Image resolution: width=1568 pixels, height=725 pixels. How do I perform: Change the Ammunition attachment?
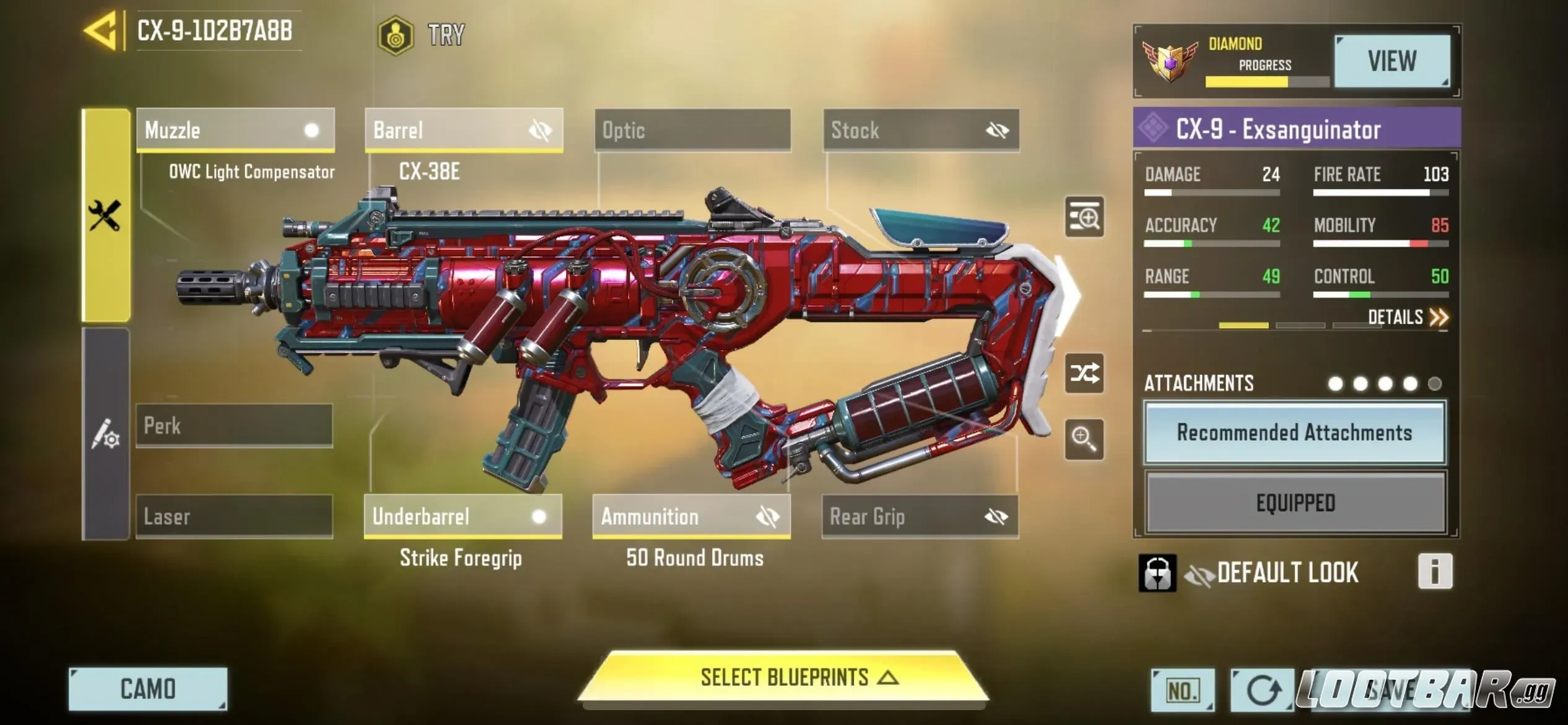click(x=691, y=516)
